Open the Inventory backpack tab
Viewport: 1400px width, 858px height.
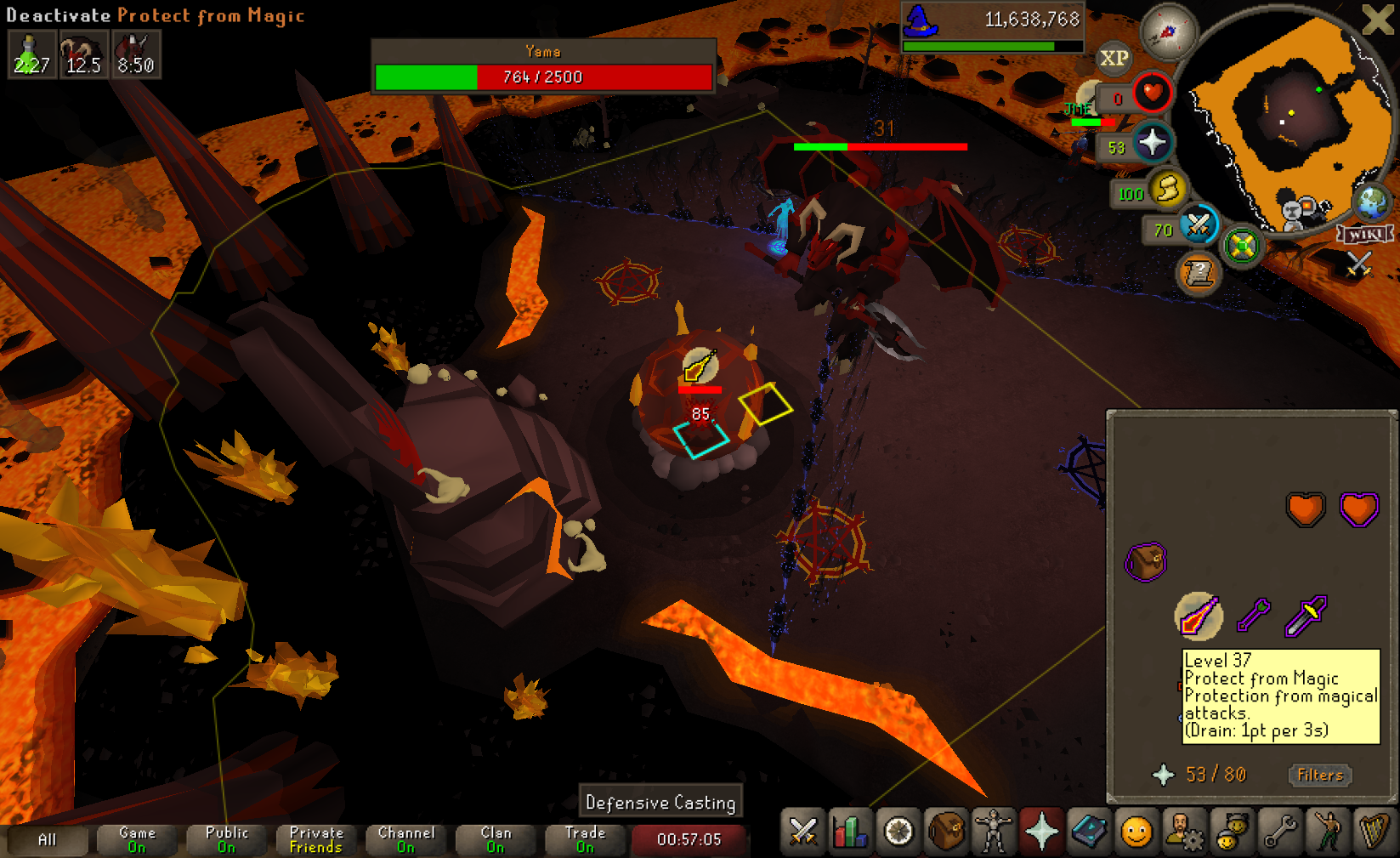click(945, 831)
